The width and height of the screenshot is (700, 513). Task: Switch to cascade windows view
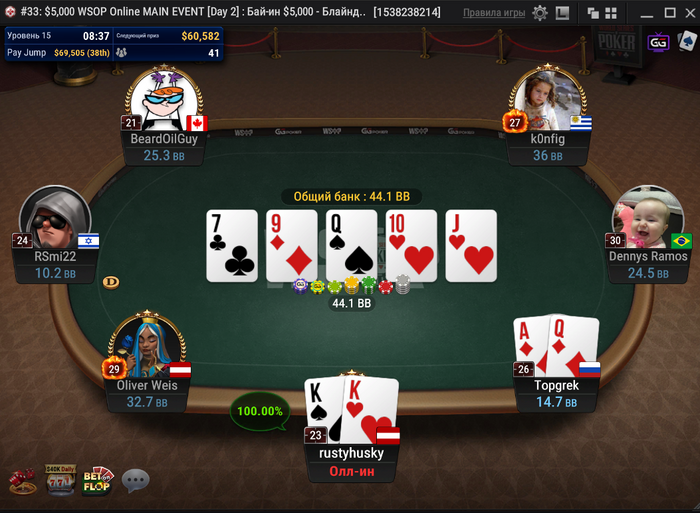[591, 13]
